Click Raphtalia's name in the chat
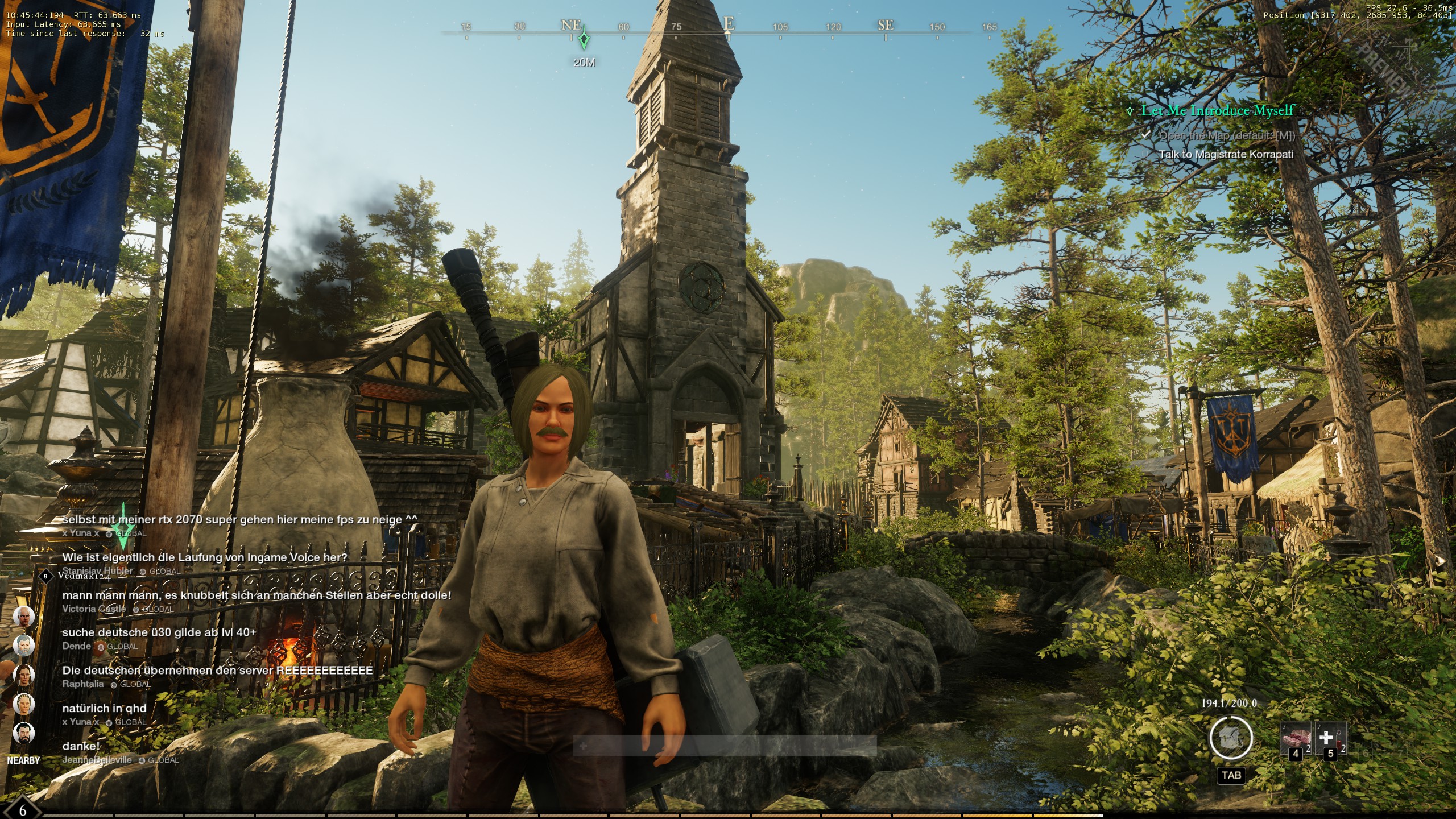The height and width of the screenshot is (819, 1456). click(83, 684)
